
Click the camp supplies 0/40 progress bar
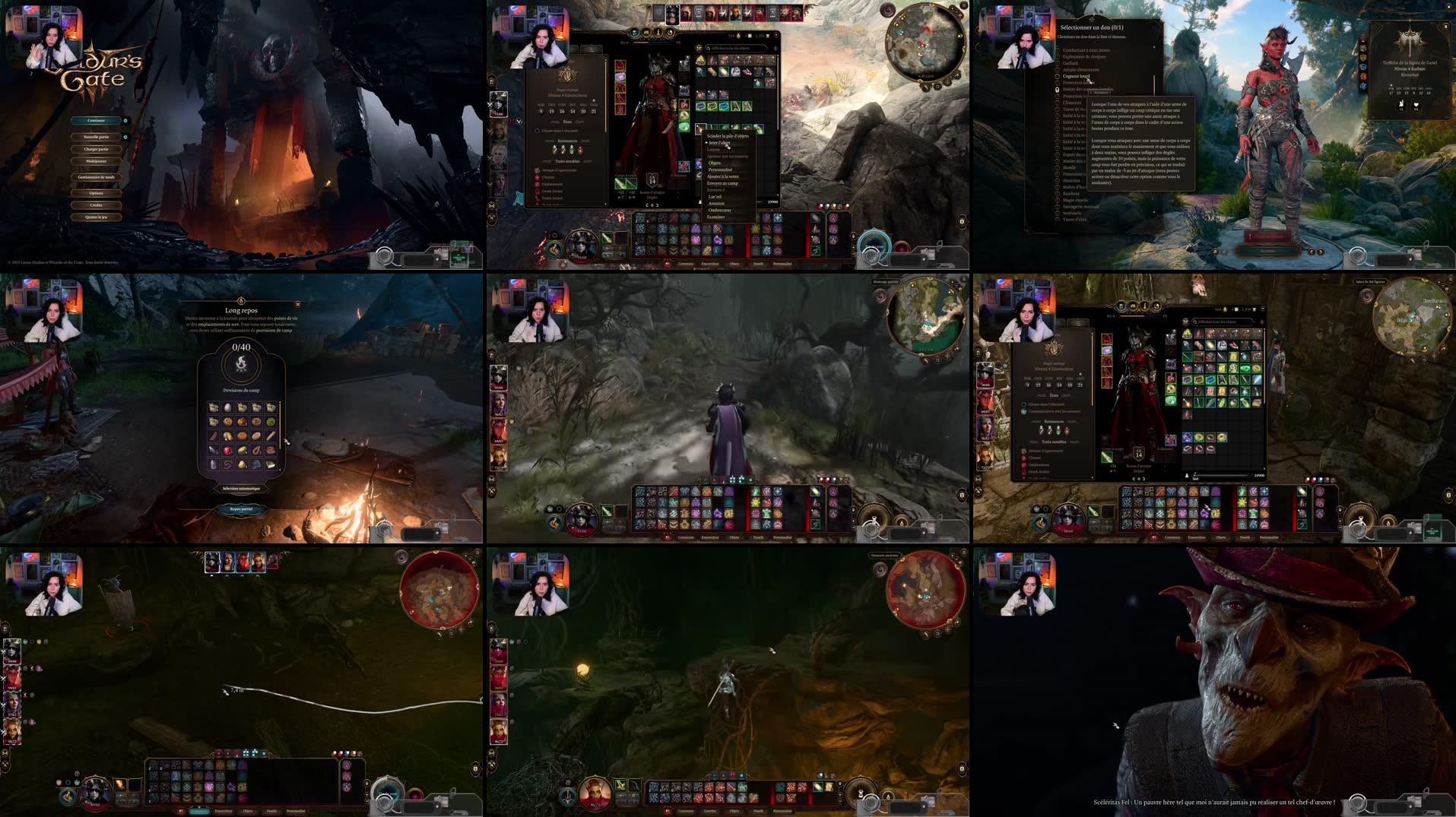click(239, 347)
